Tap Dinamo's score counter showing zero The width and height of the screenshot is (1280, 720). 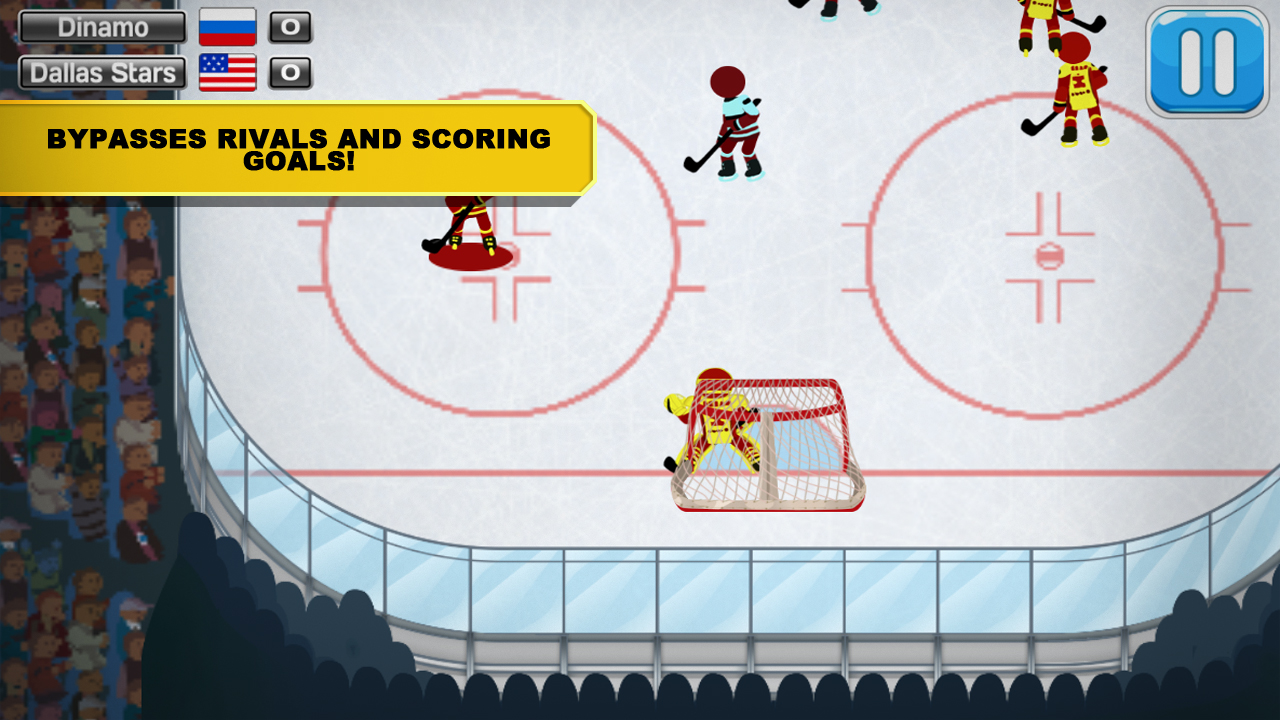tap(291, 27)
